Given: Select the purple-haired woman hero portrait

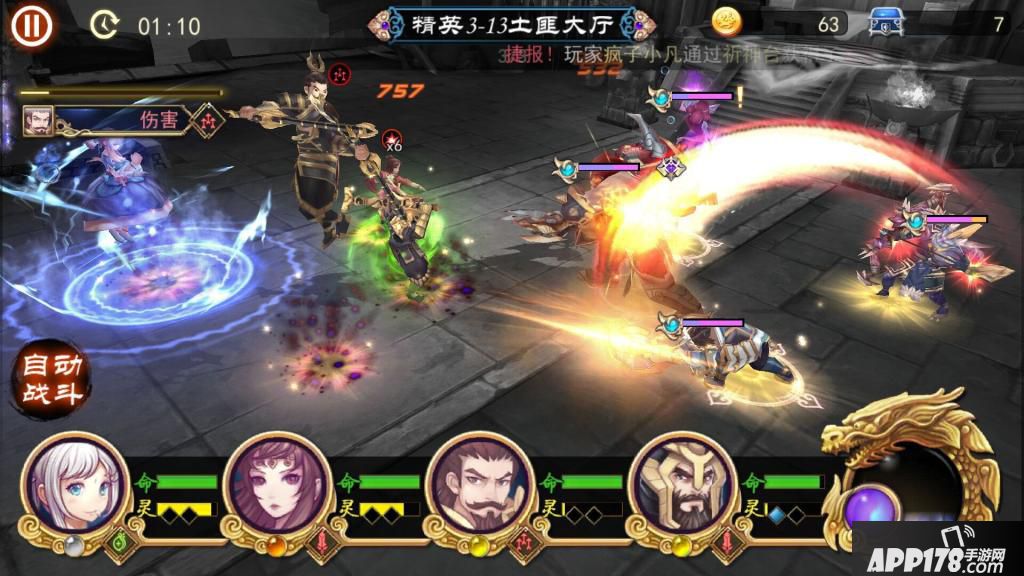Looking at the screenshot, I should 278,486.
